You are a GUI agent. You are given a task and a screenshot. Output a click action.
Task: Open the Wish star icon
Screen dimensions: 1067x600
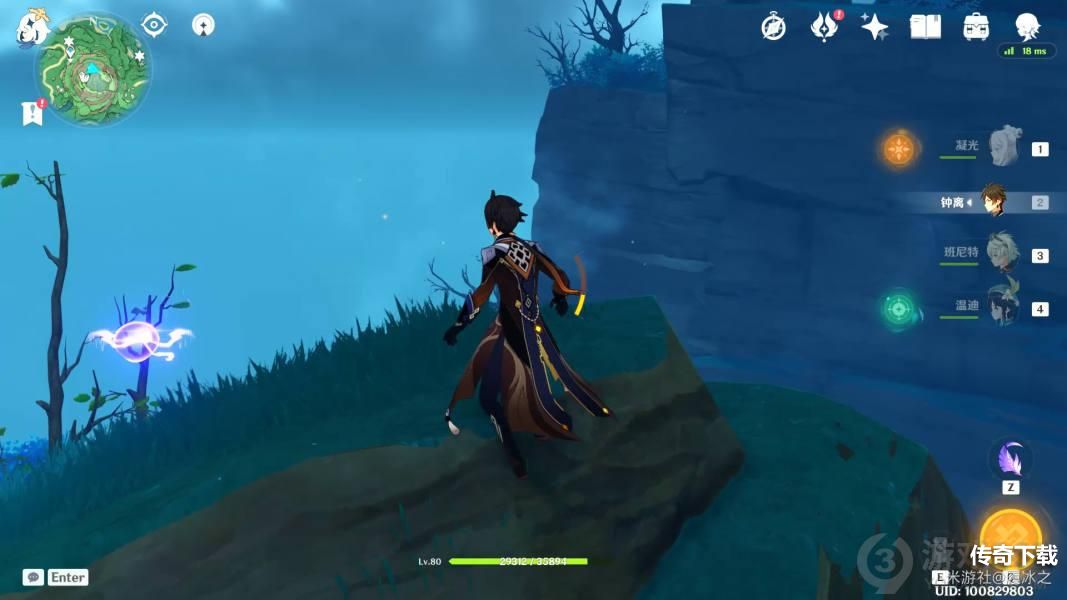pyautogui.click(x=875, y=27)
